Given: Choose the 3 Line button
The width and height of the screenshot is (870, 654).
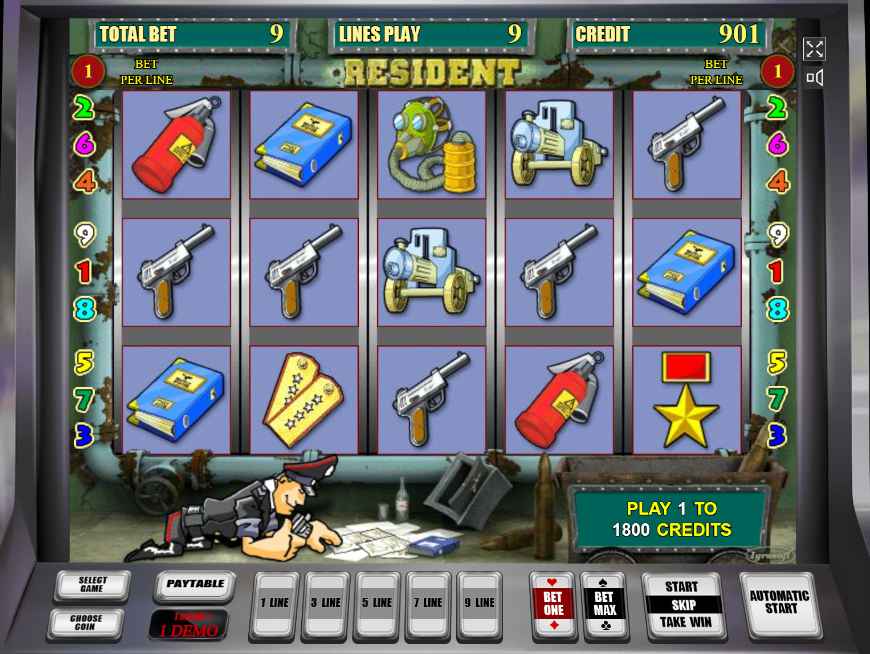Looking at the screenshot, I should click(x=326, y=604).
